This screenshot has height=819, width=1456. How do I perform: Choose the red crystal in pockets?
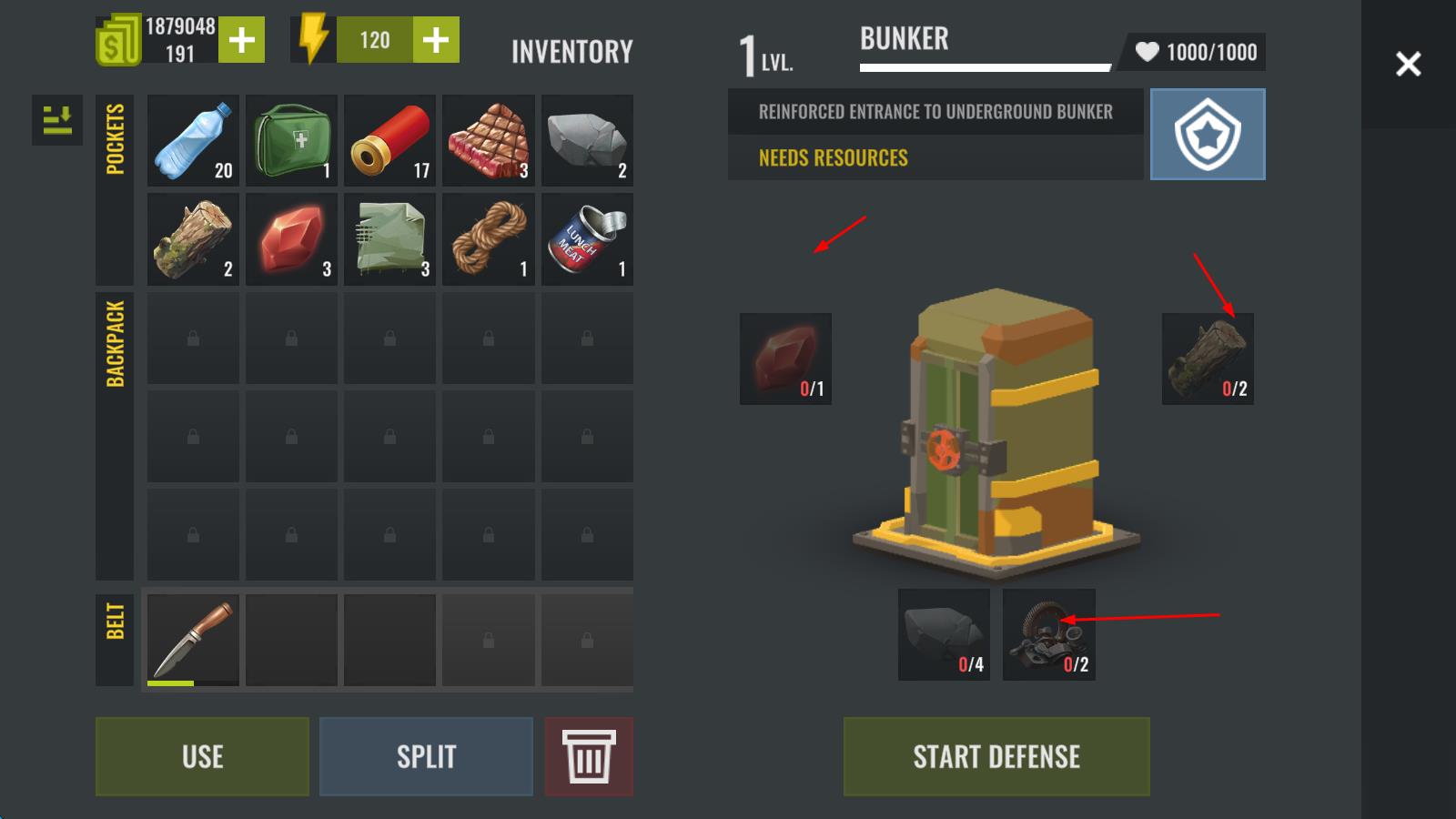click(x=291, y=239)
